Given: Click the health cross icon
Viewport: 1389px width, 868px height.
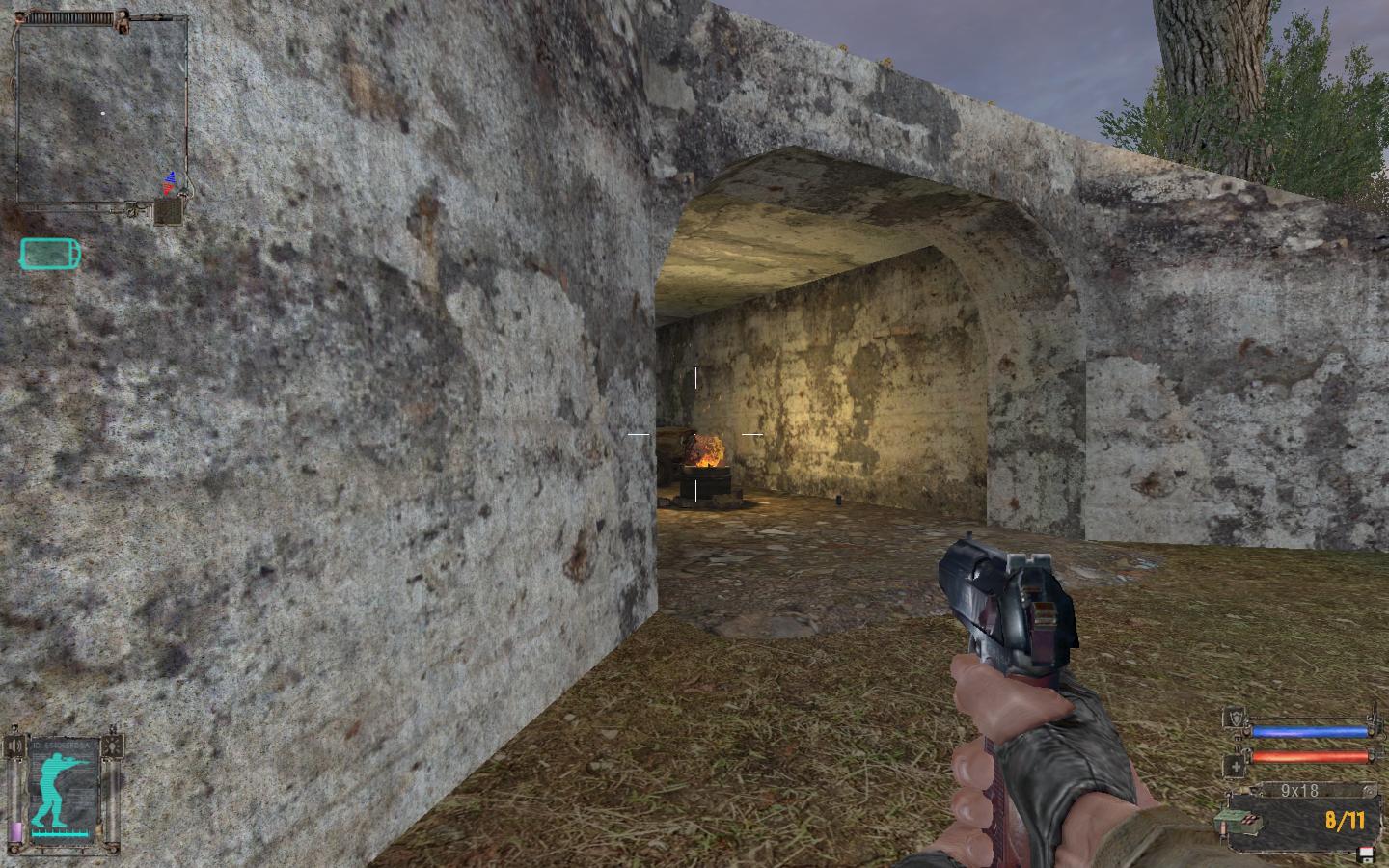Looking at the screenshot, I should 1235,767.
